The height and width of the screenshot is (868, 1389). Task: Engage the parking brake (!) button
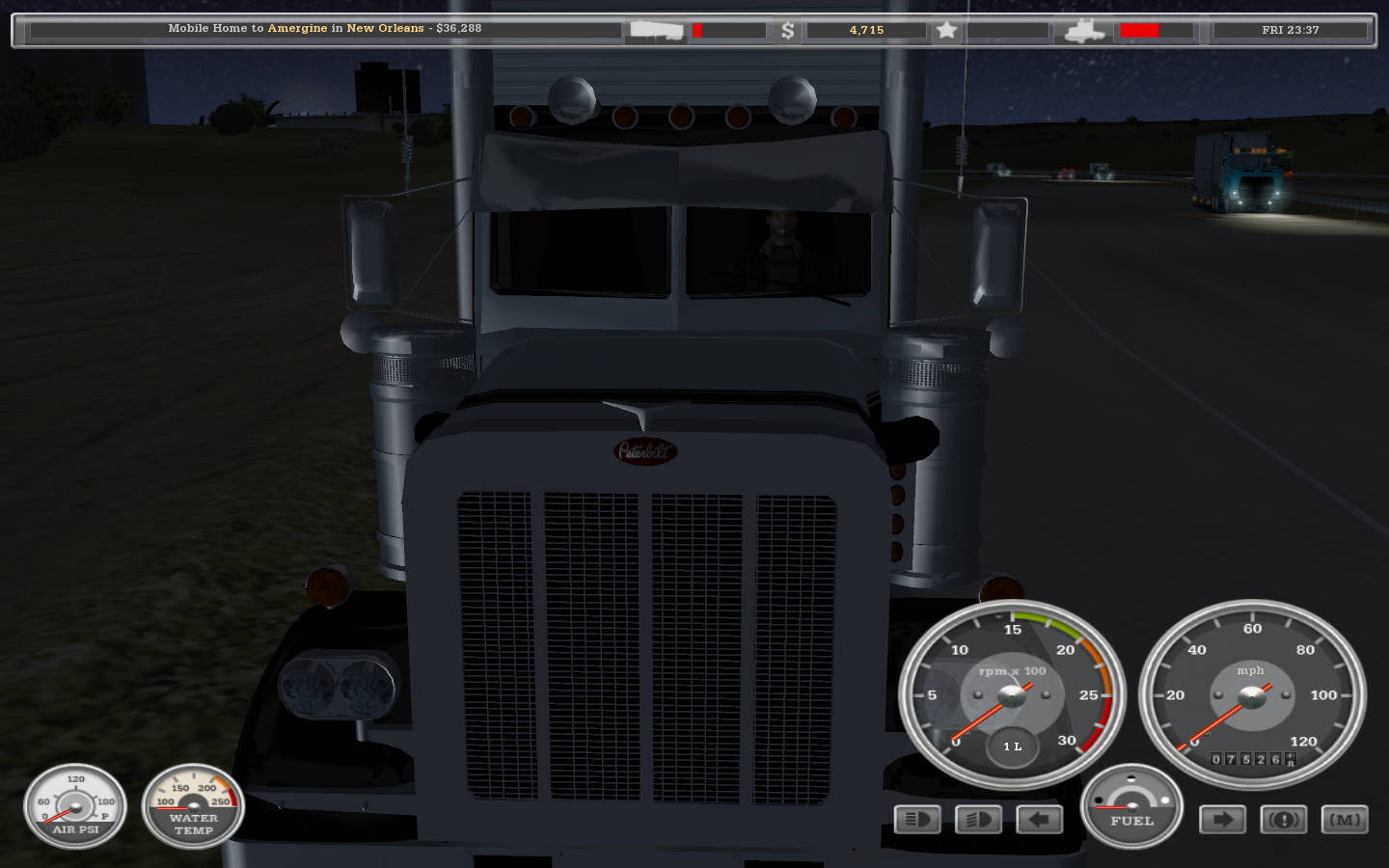click(1283, 819)
